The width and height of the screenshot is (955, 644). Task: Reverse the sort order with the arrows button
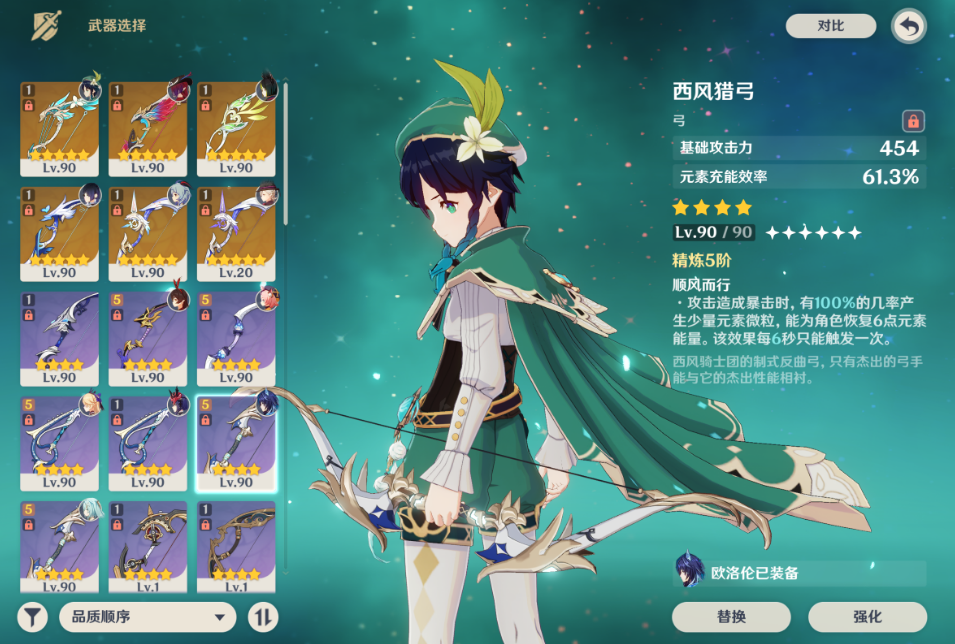(x=262, y=616)
